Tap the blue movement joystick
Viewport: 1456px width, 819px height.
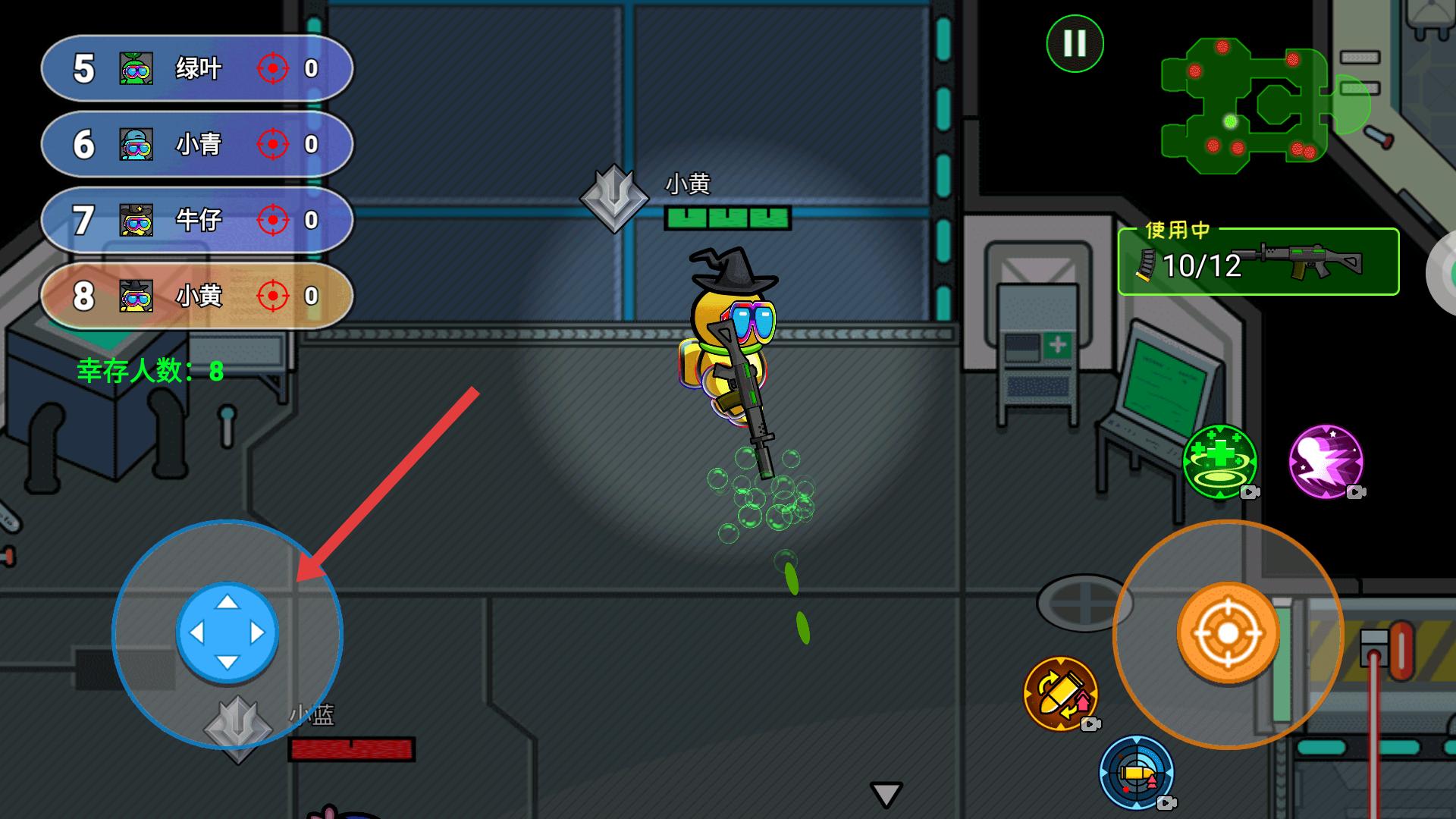[x=227, y=633]
